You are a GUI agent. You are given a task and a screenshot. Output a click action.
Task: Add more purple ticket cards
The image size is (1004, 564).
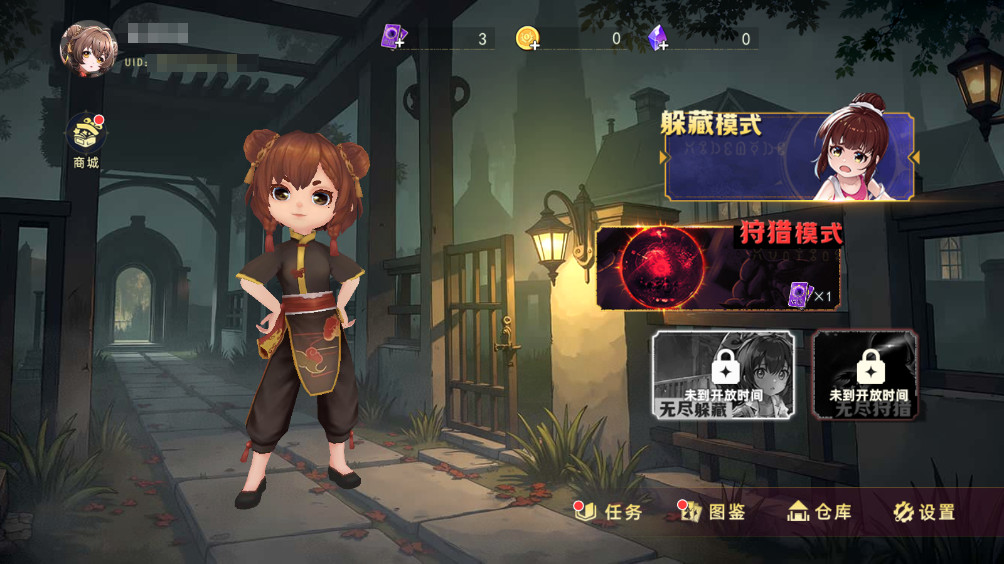tap(393, 39)
